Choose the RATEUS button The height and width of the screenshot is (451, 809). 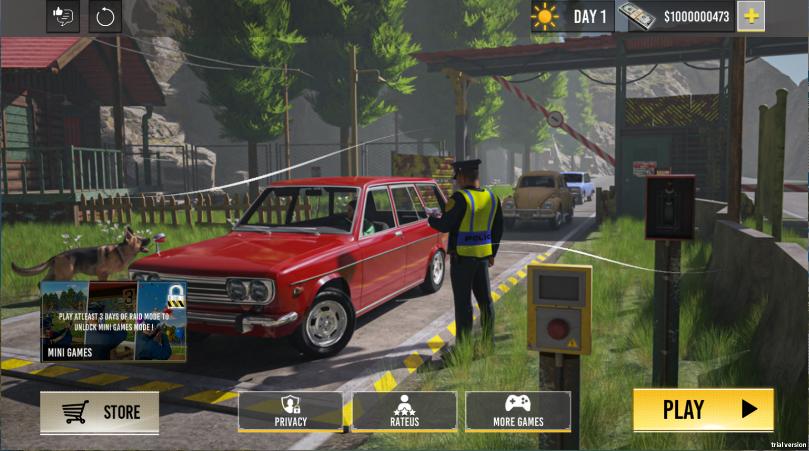click(404, 410)
